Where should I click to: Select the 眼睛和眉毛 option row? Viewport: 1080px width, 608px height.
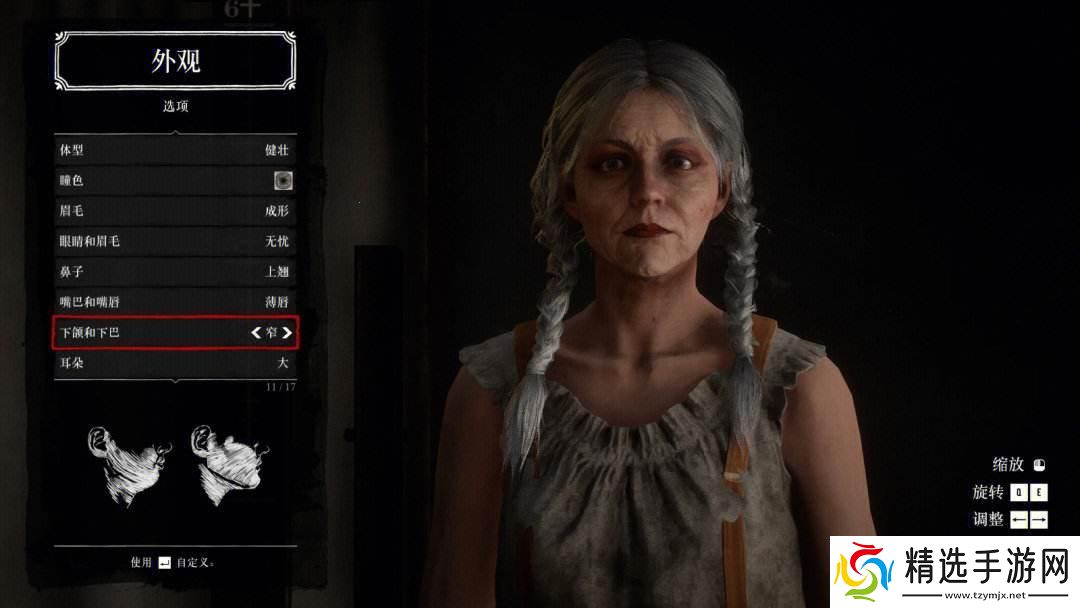174,241
